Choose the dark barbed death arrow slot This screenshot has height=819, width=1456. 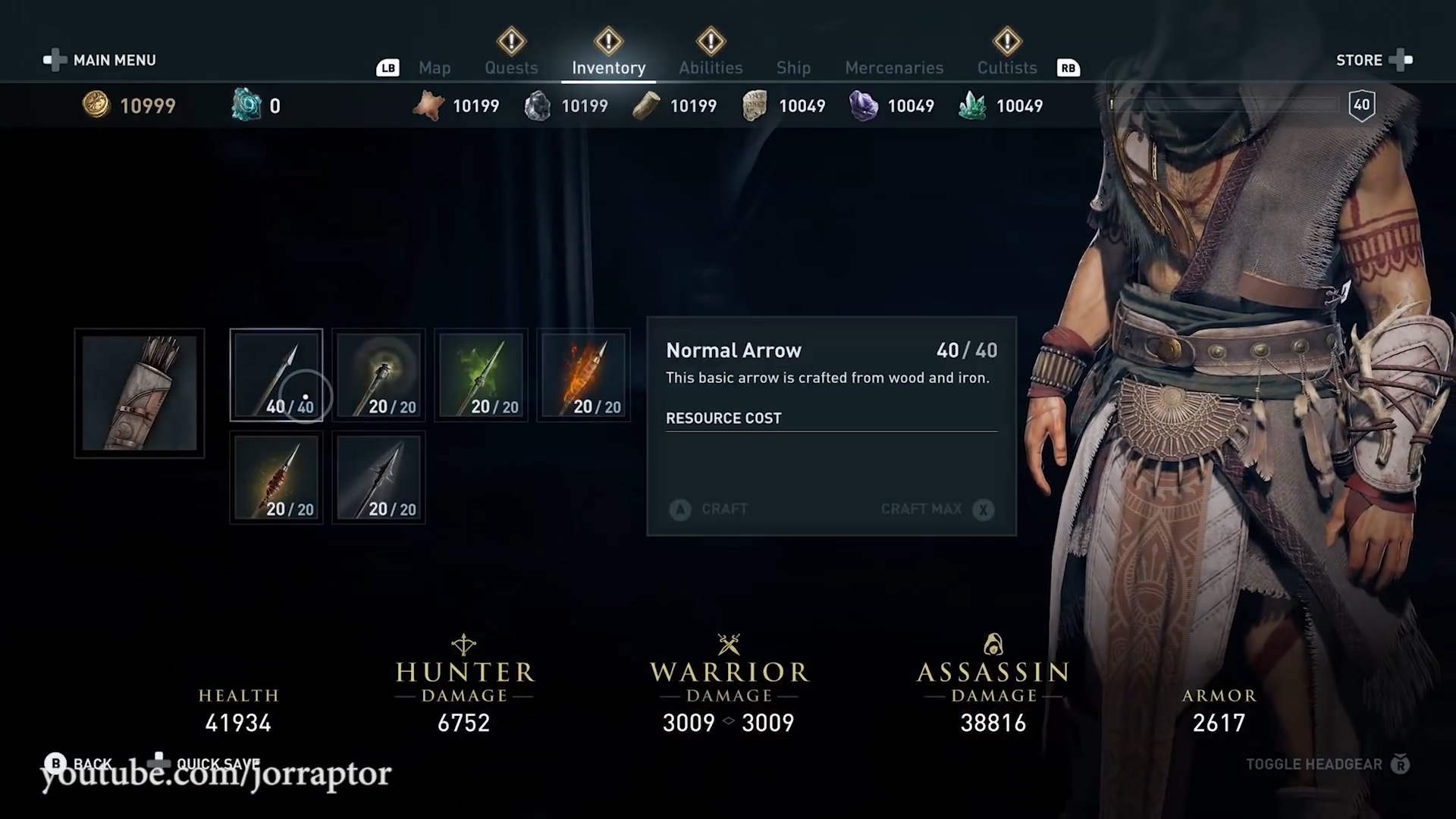(378, 477)
